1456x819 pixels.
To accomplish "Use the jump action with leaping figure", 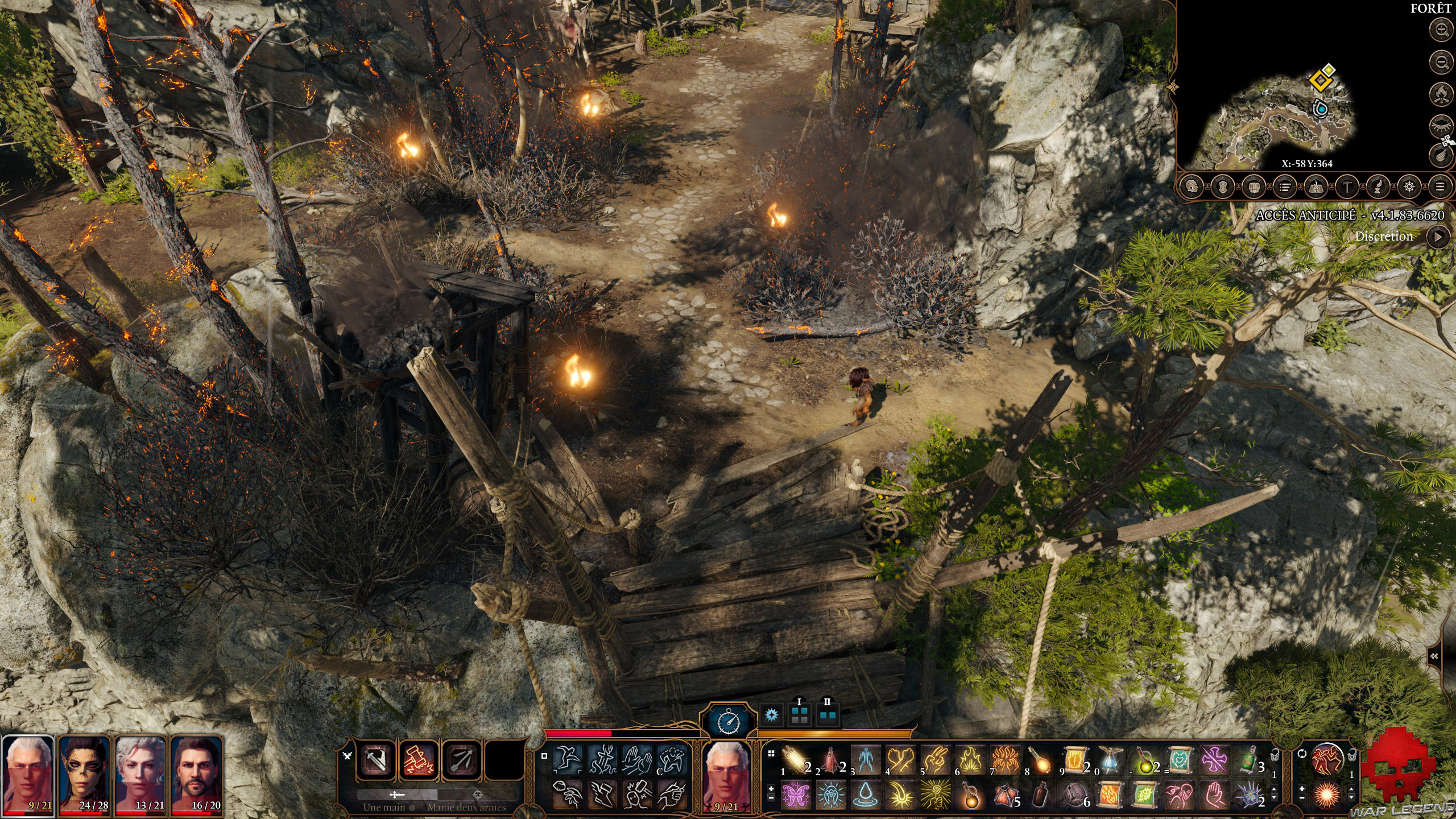I will point(568,760).
